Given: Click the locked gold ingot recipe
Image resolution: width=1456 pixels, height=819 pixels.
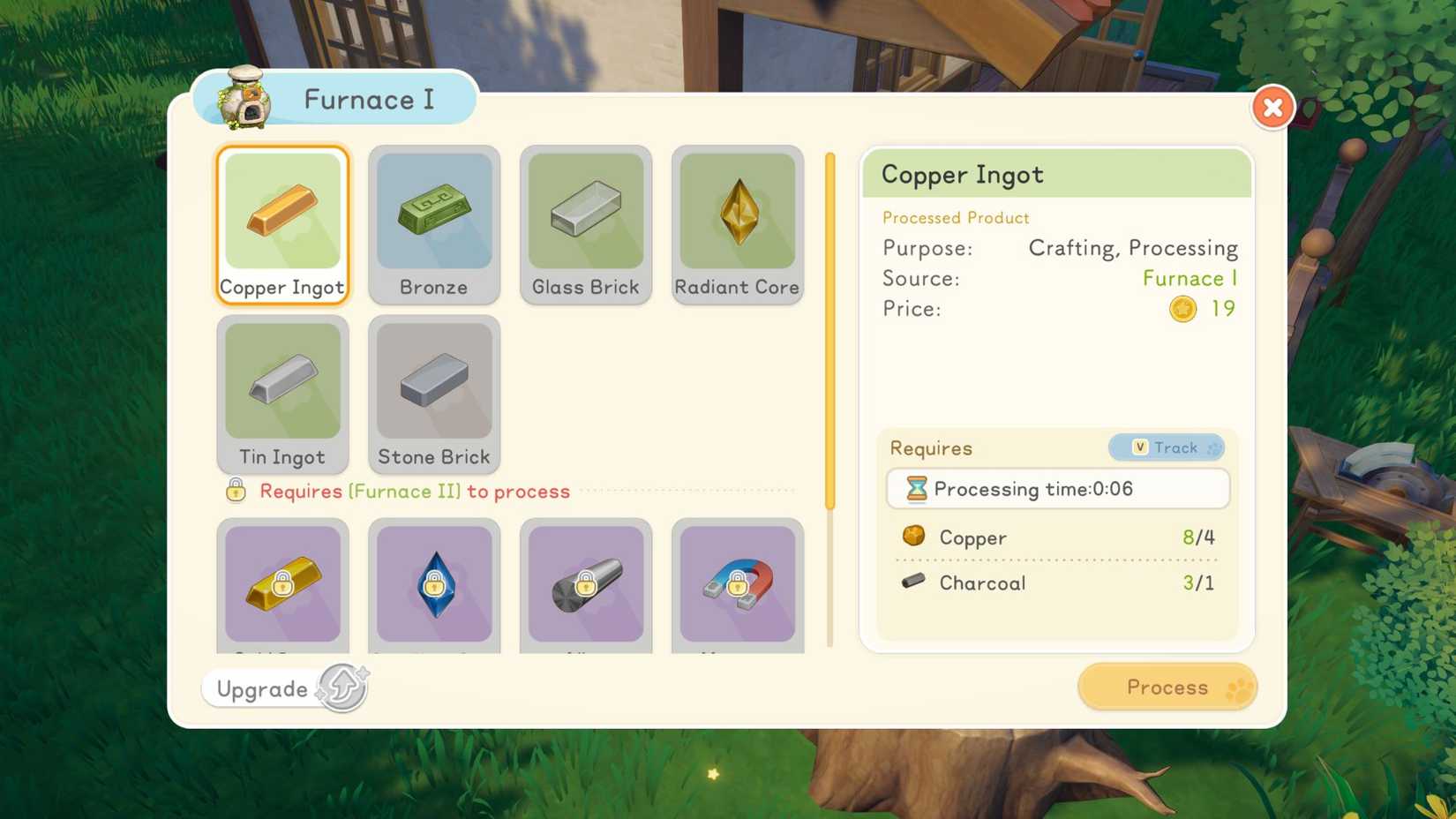Looking at the screenshot, I should tap(282, 584).
